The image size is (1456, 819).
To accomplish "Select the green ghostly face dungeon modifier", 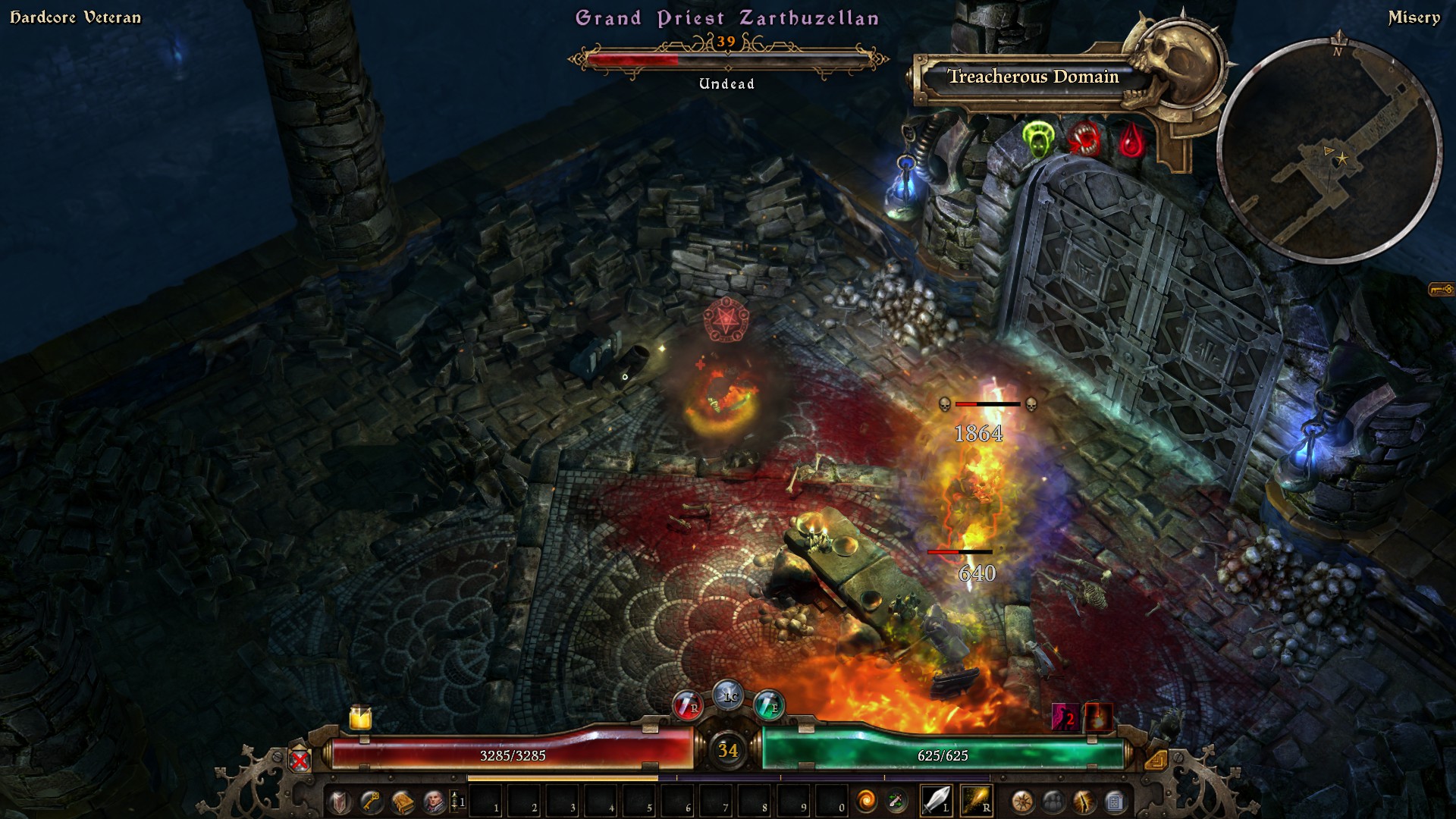I will coord(1037,140).
